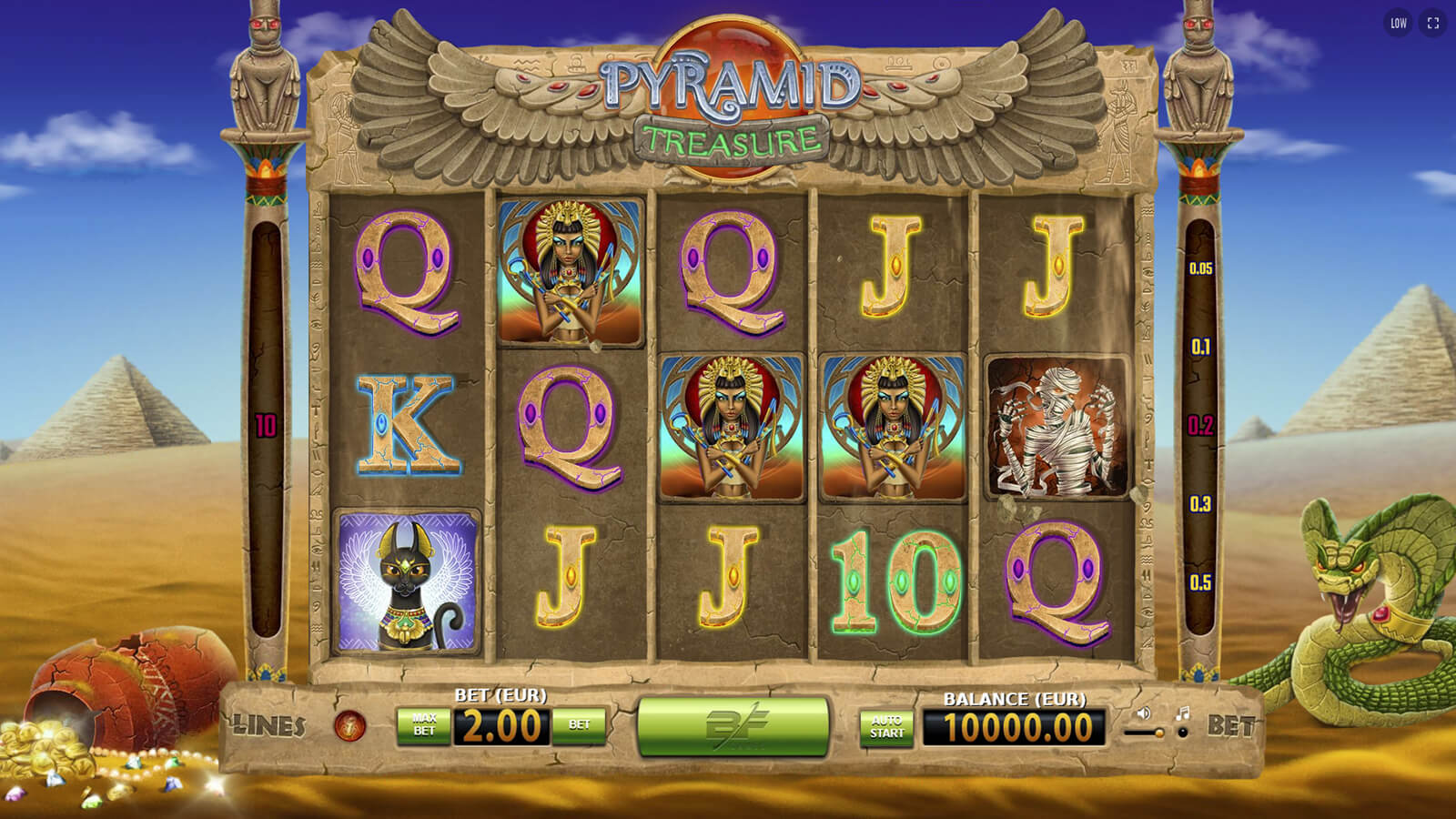This screenshot has width=1456, height=819.
Task: Enter fullscreen mode
Action: click(x=1433, y=24)
